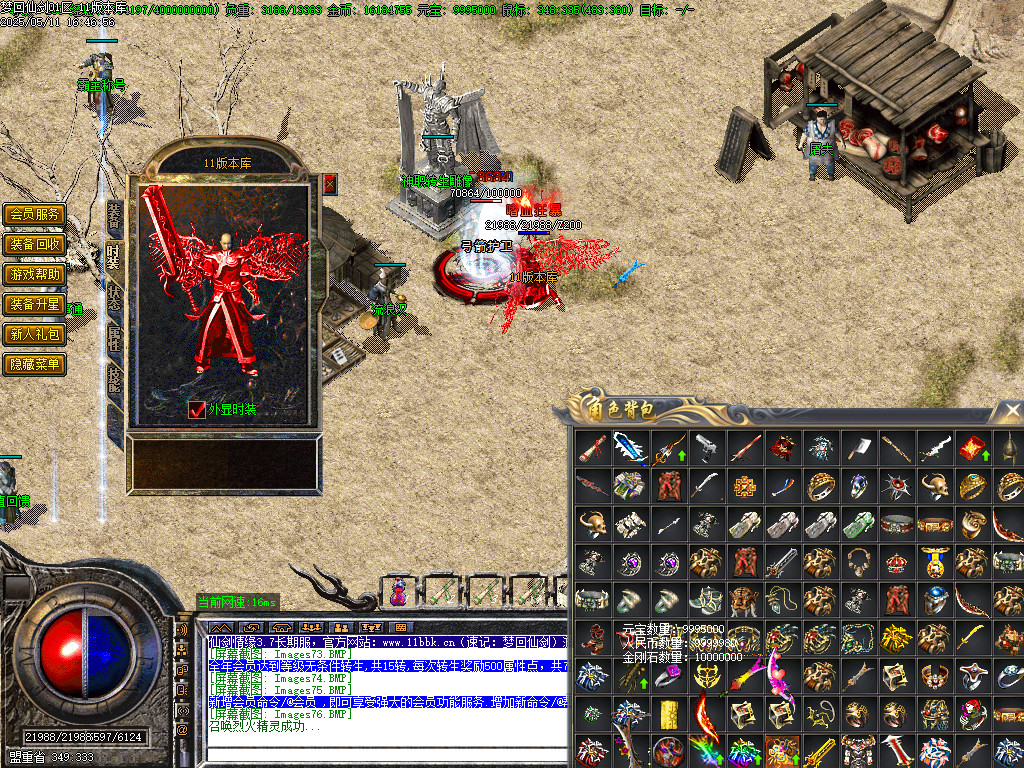The width and height of the screenshot is (1024, 768).
Task: Switch to the 状态 status tab
Action: pyautogui.click(x=114, y=295)
